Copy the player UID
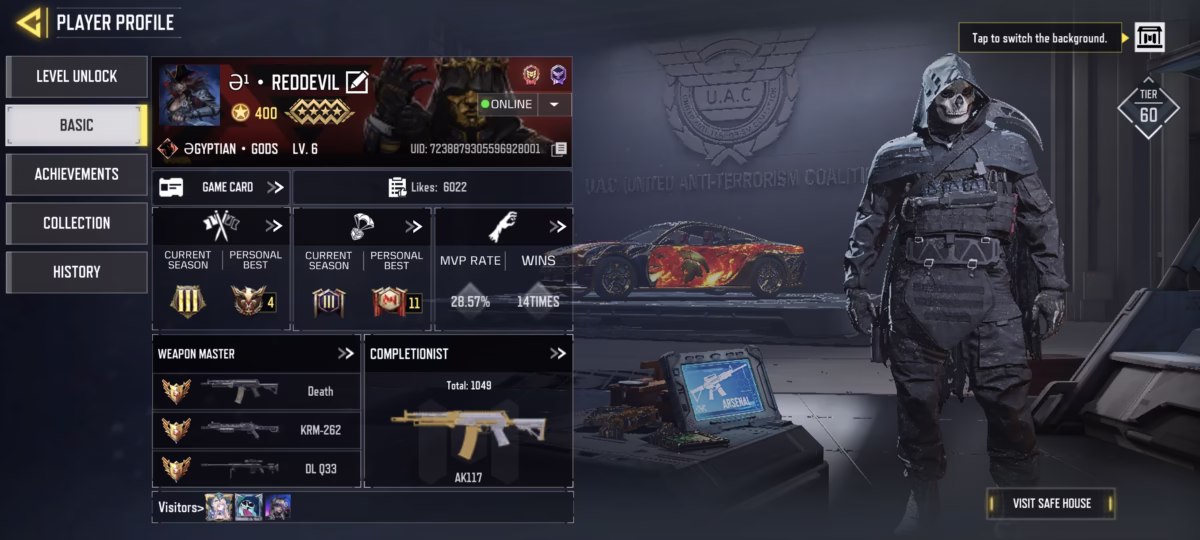This screenshot has height=540, width=1200. [560, 149]
